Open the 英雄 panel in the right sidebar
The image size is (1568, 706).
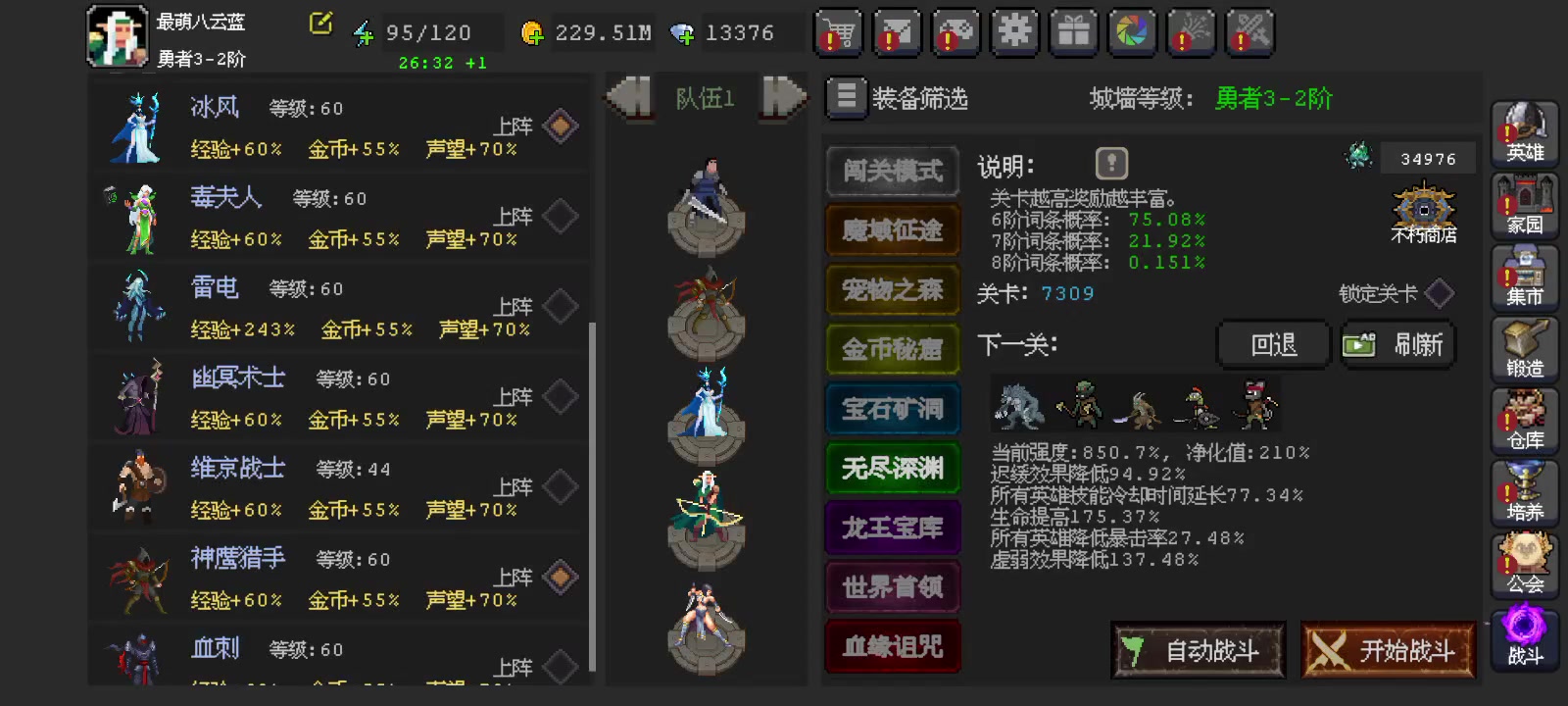[x=1525, y=132]
